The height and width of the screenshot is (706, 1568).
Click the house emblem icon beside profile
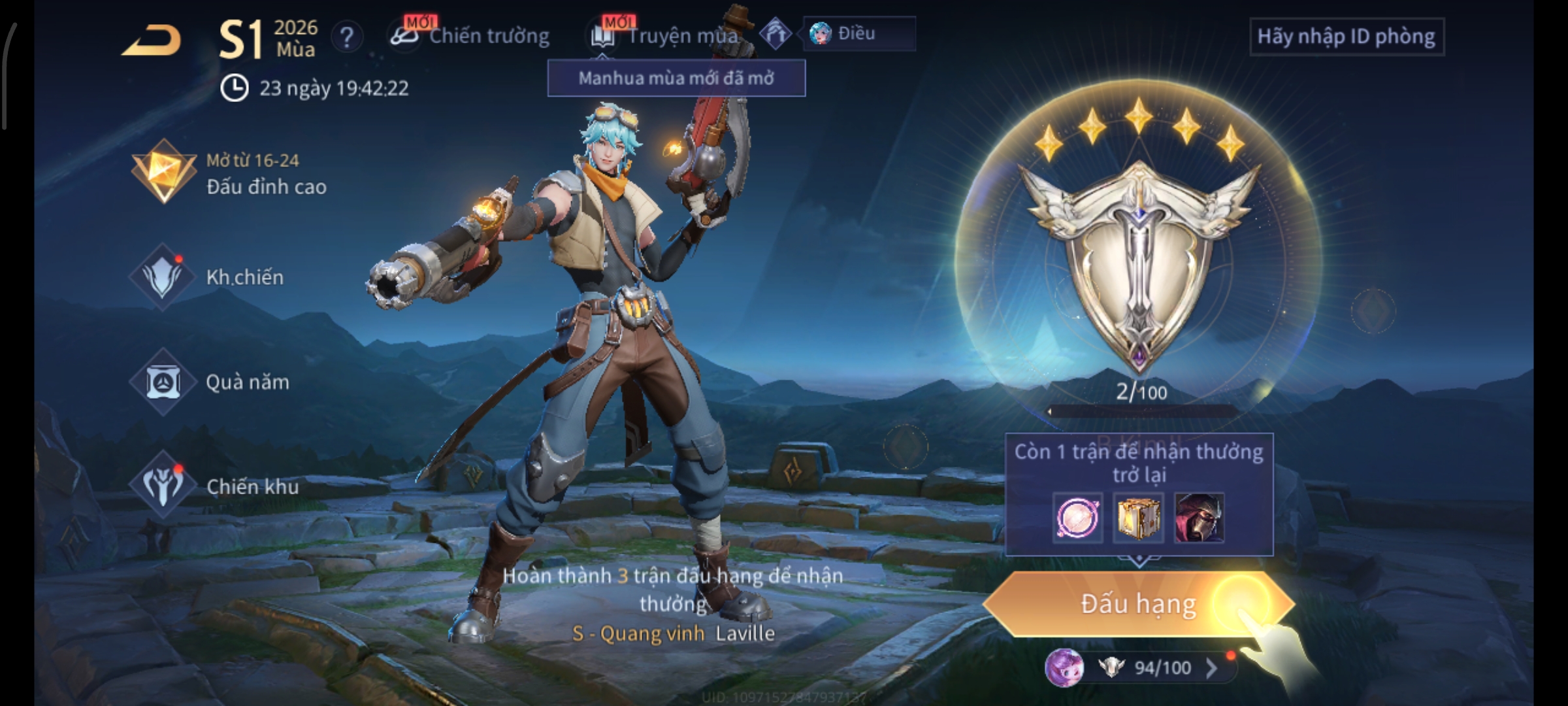click(x=776, y=34)
